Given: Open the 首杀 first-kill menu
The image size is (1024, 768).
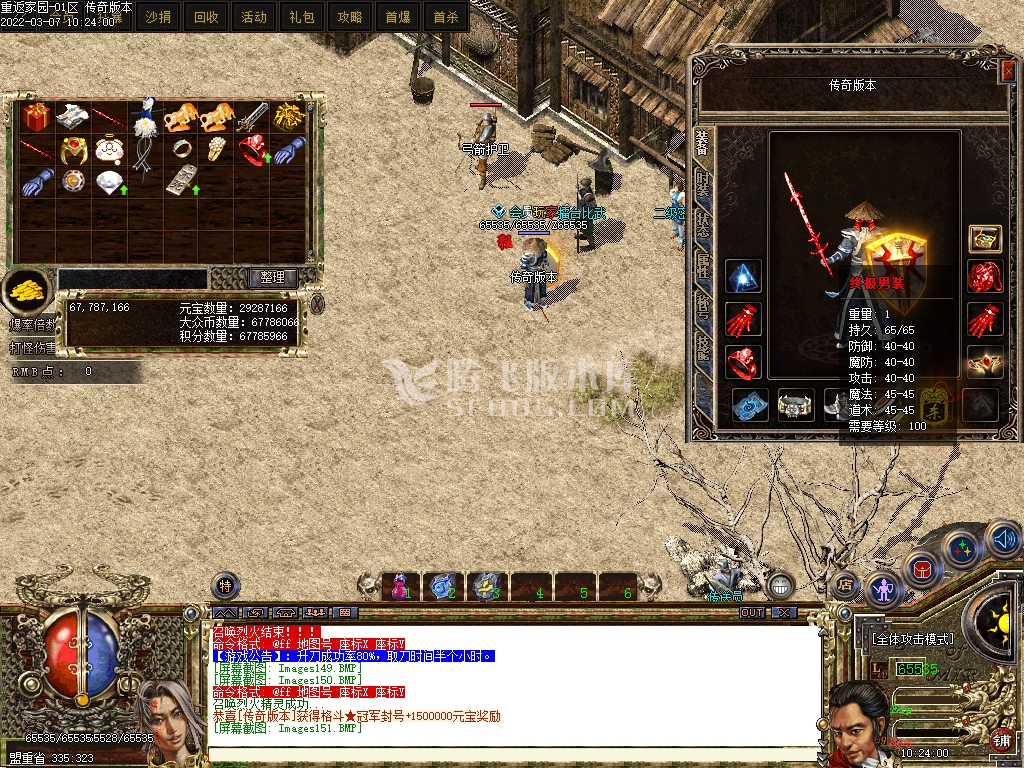Looking at the screenshot, I should (x=445, y=17).
